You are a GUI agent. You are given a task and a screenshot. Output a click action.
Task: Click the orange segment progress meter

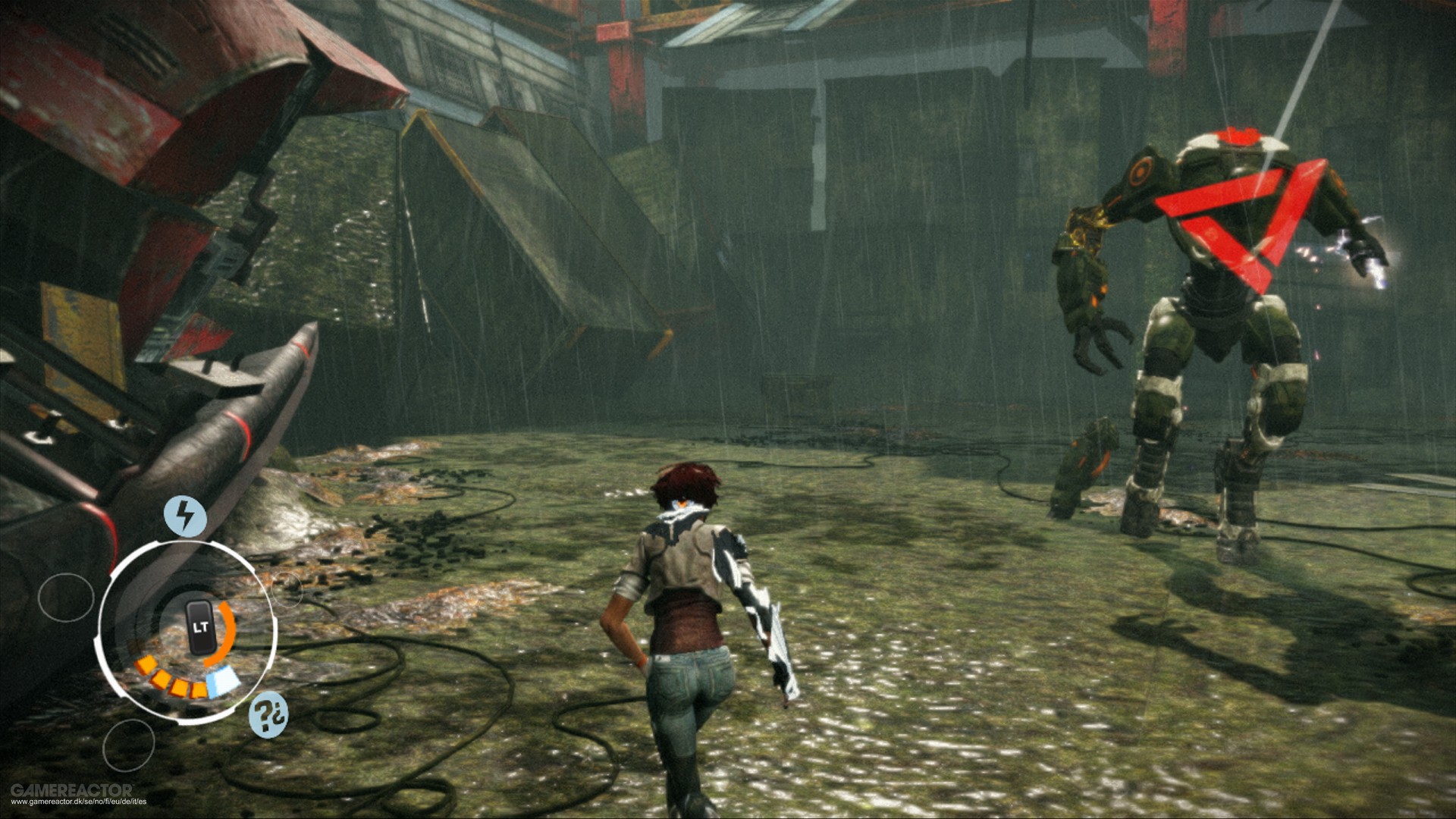171,679
